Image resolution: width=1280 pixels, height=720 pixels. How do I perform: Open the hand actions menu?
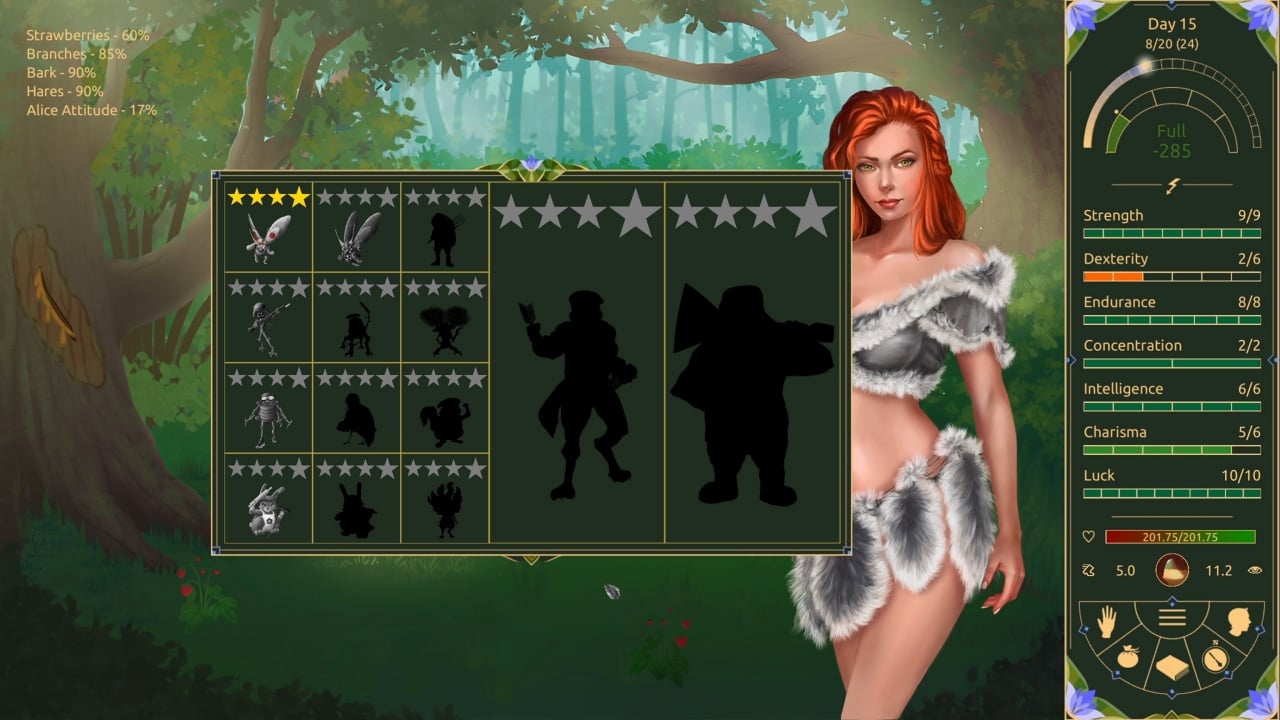(x=1106, y=625)
